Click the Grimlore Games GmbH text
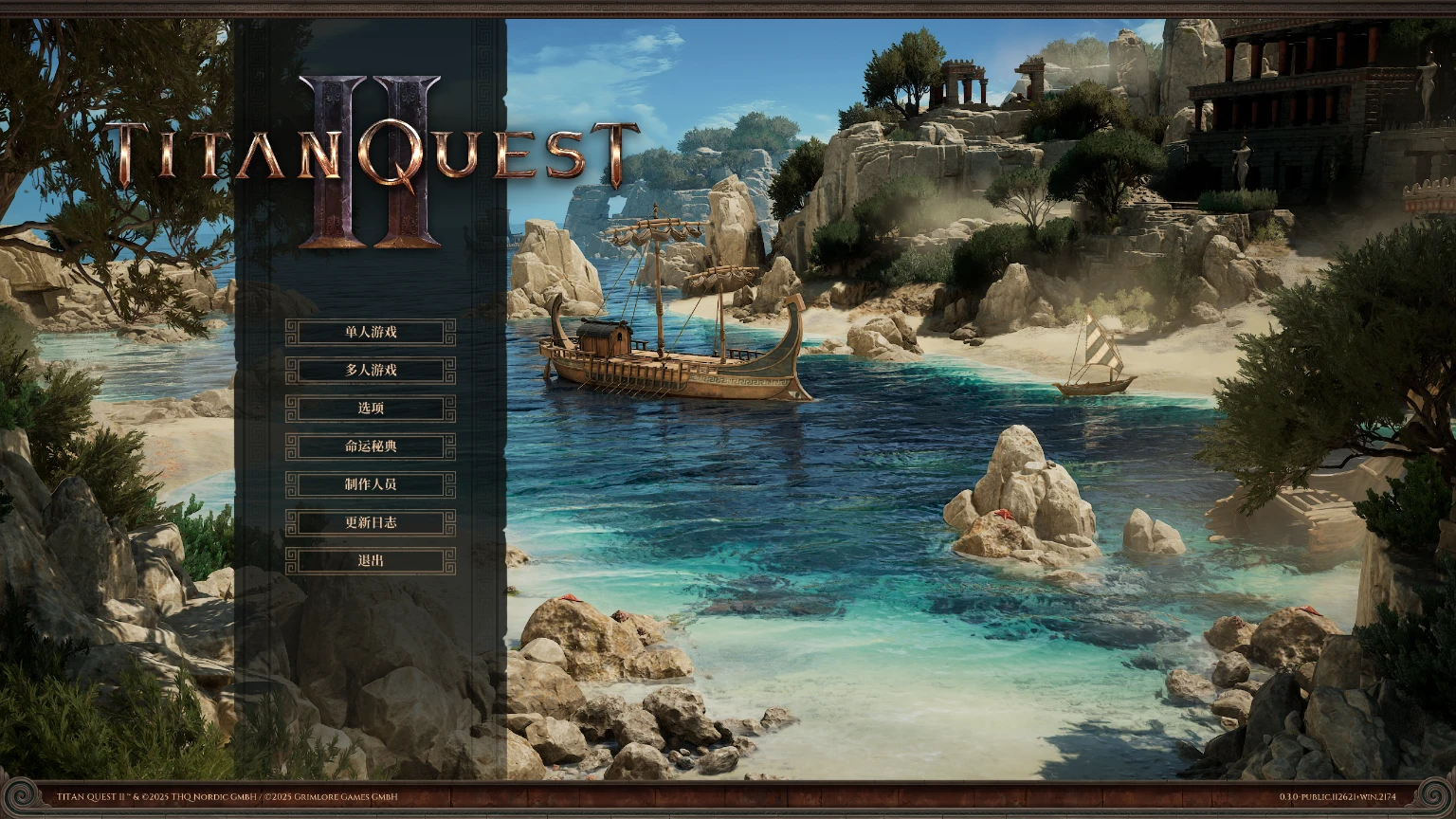Screen dimensions: 1456x819 point(334,798)
